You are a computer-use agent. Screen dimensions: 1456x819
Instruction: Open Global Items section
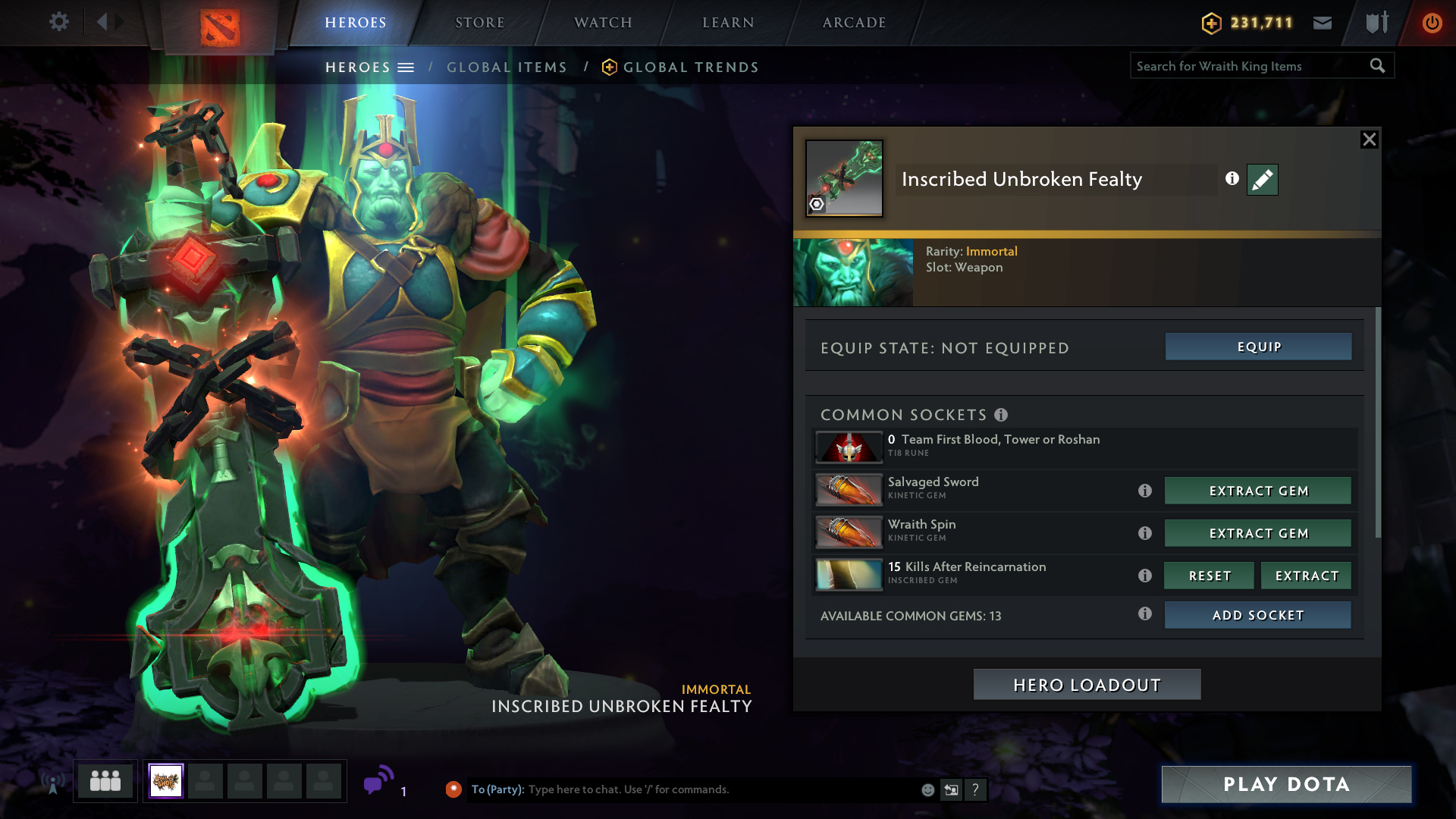[x=507, y=67]
